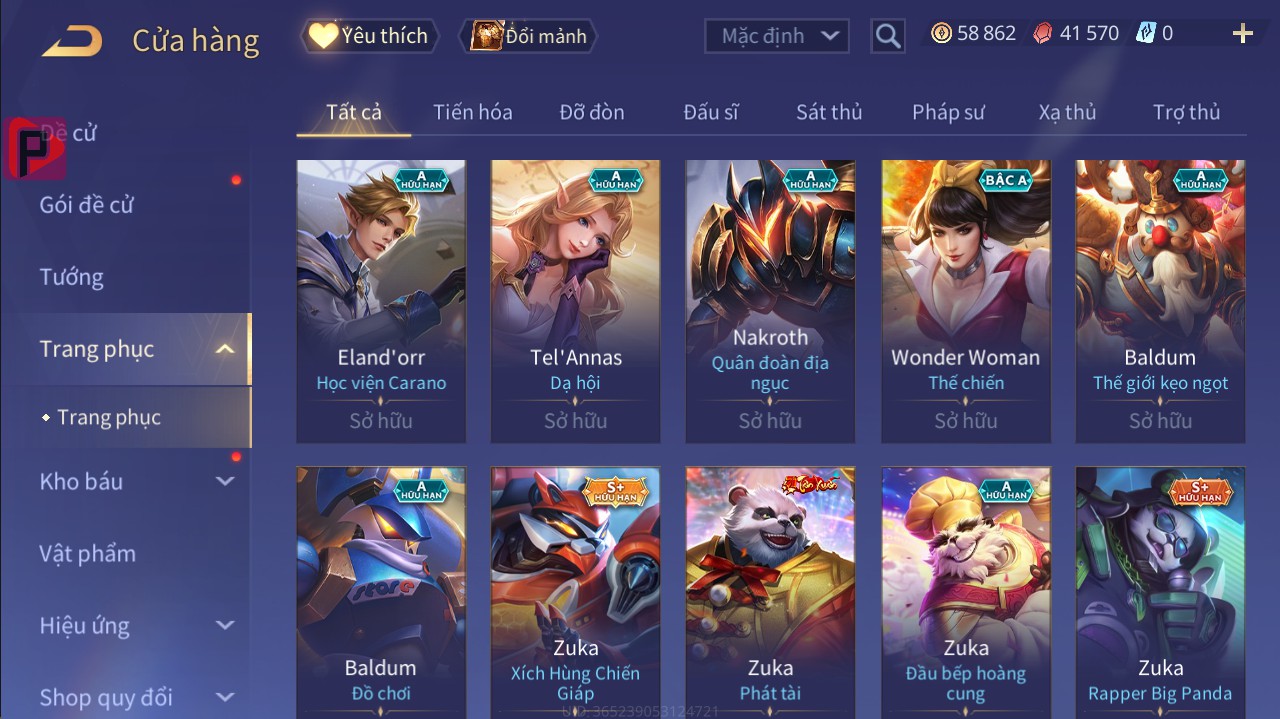The image size is (1280, 719).
Task: Select Tướng in the side menu
Action: coord(72,277)
